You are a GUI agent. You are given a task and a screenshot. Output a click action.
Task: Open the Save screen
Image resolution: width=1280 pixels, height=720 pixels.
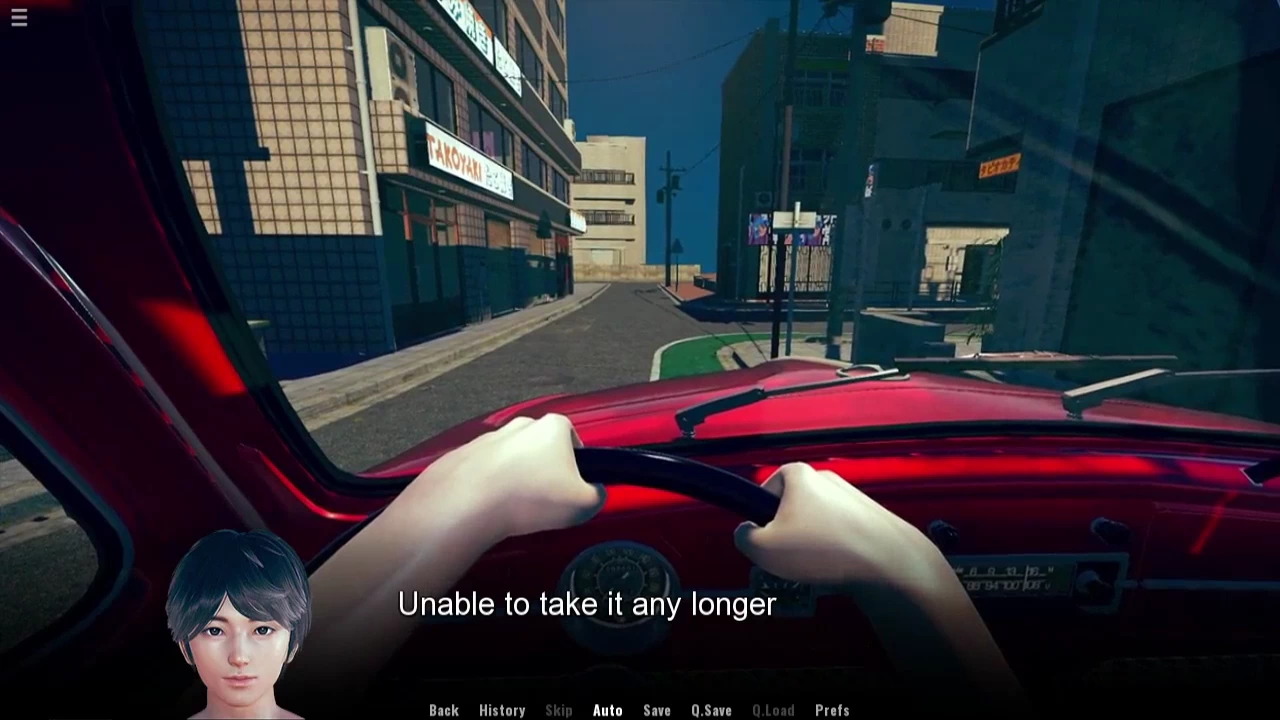pos(657,710)
